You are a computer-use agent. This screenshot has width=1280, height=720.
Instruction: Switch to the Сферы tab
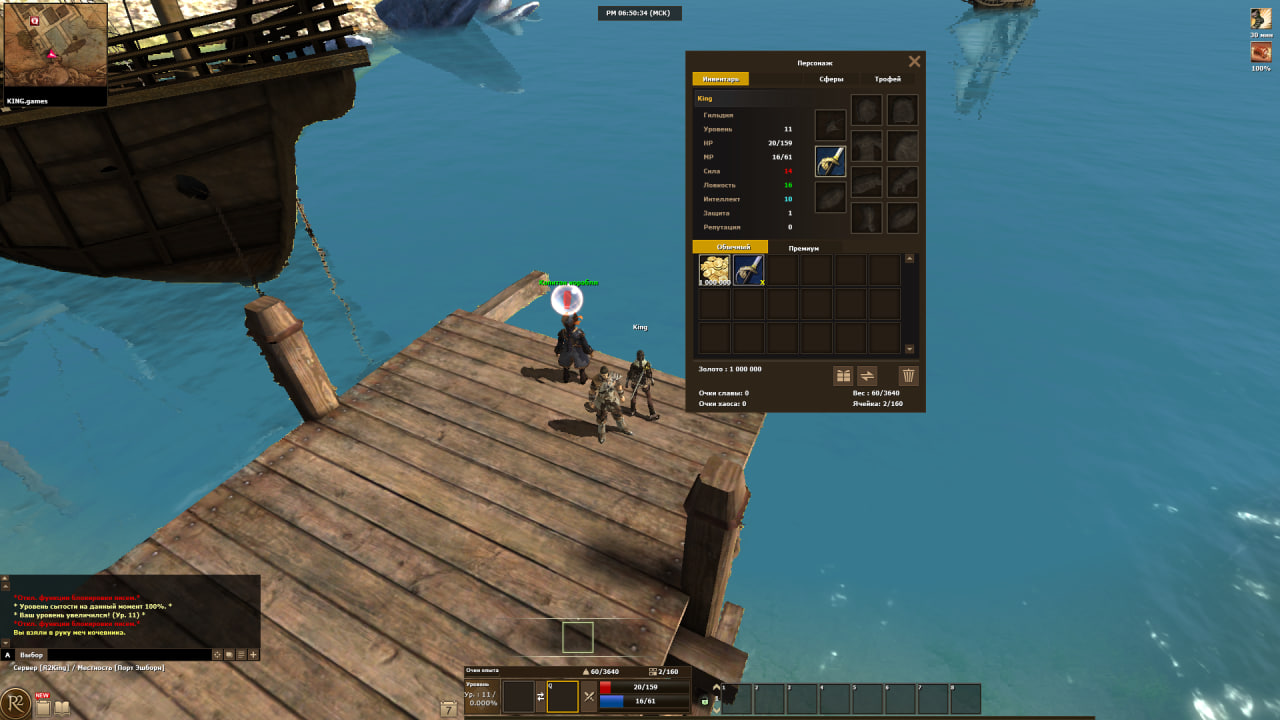pos(831,79)
